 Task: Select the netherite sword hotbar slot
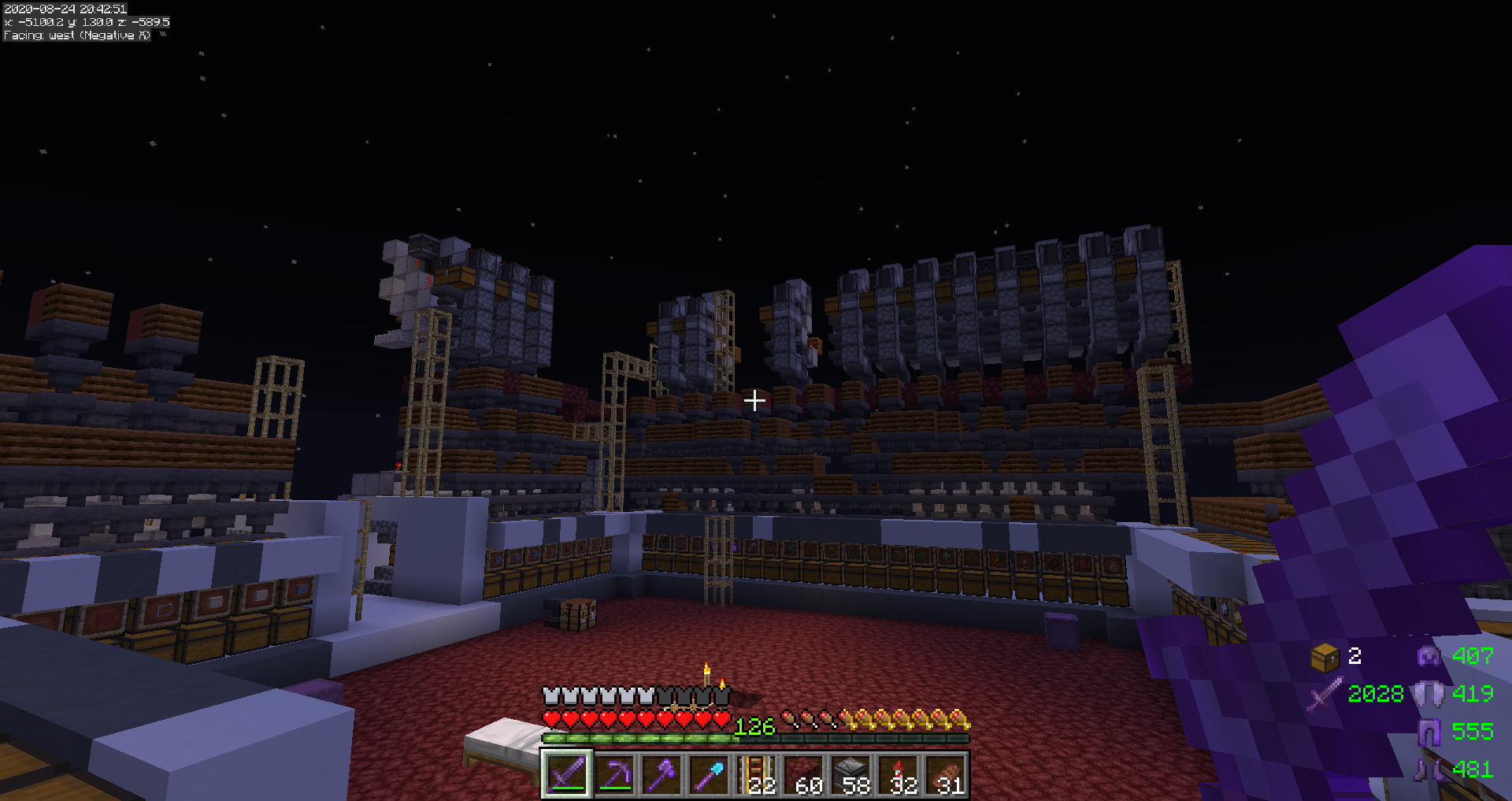pyautogui.click(x=566, y=774)
